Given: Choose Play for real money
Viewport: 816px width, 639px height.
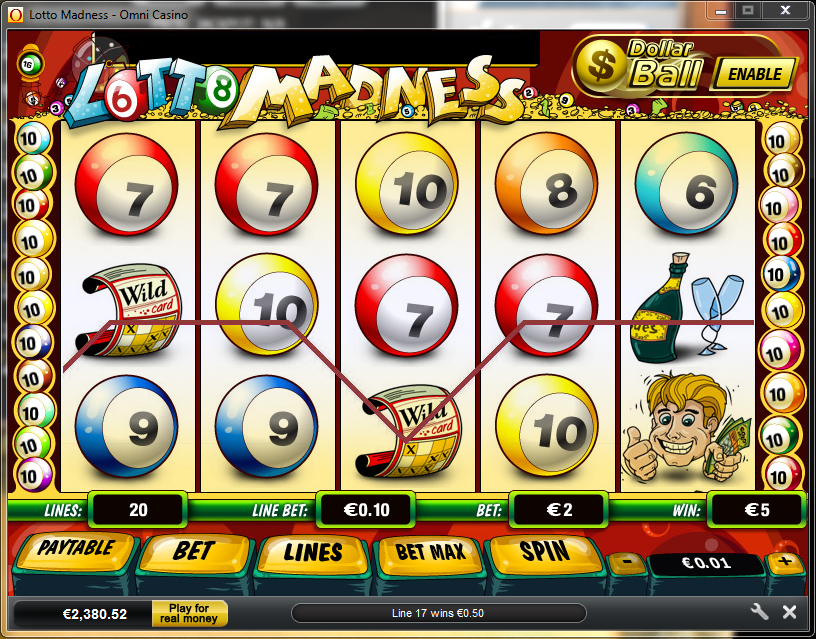Looking at the screenshot, I should point(189,613).
